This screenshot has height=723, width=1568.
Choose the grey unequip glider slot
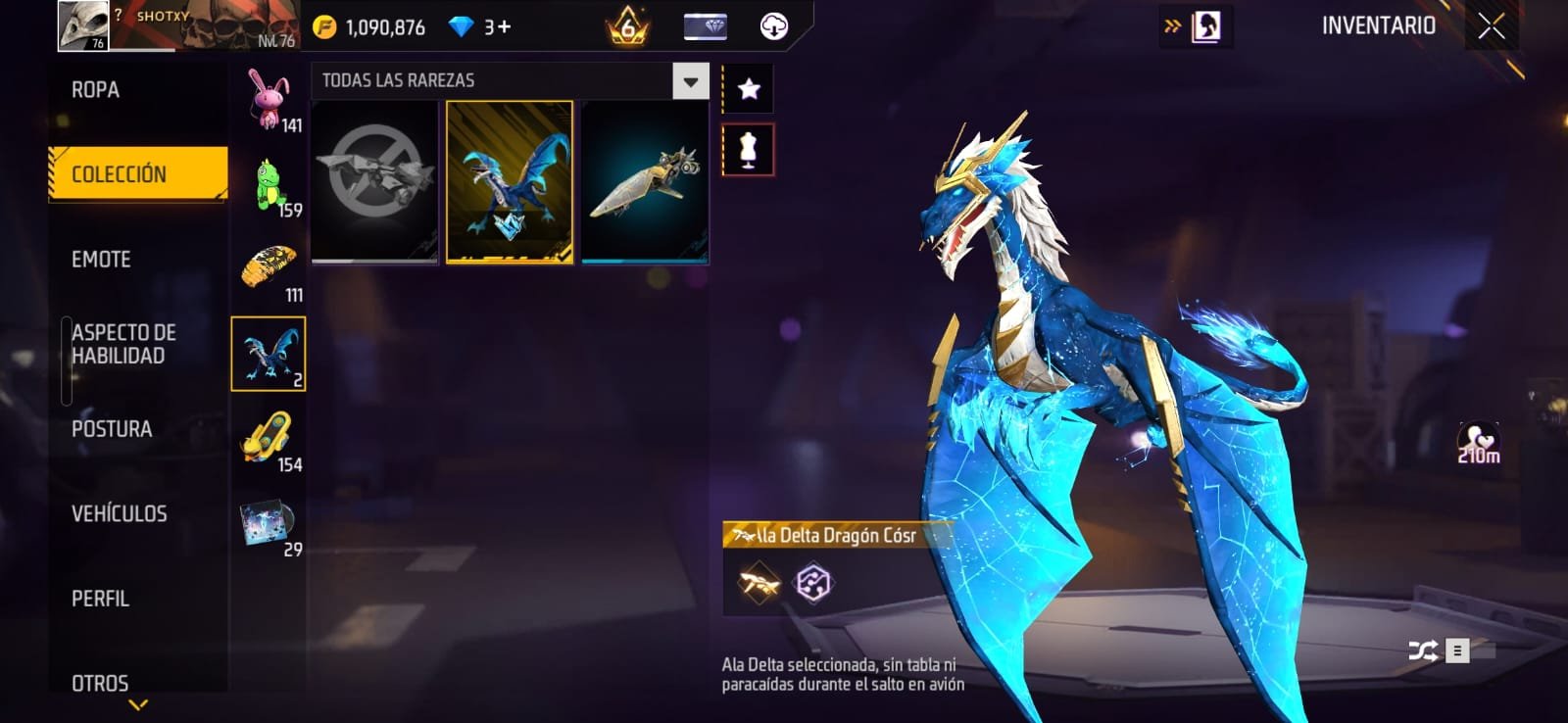pos(374,182)
